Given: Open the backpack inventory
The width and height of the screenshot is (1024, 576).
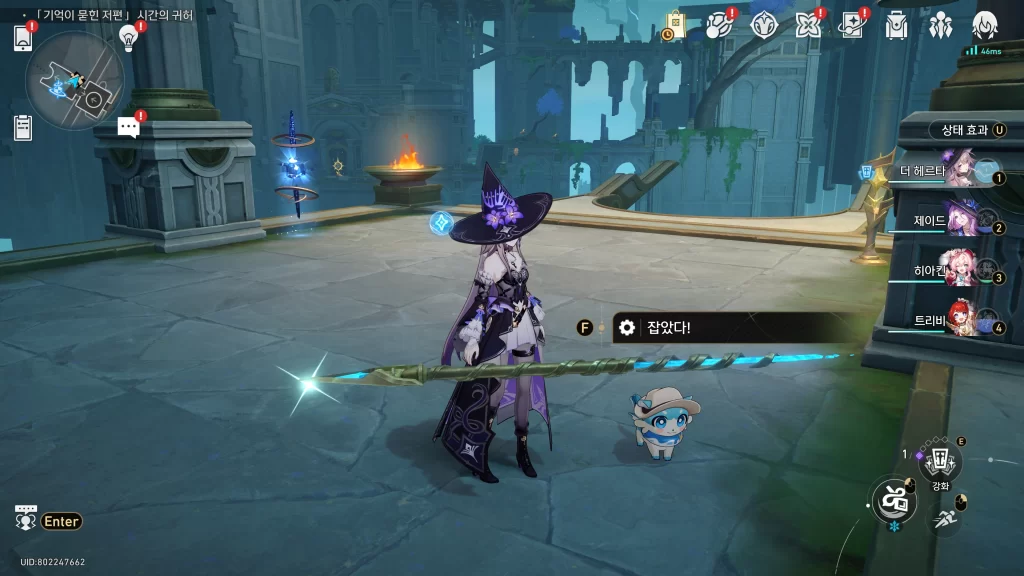Looking at the screenshot, I should [896, 26].
